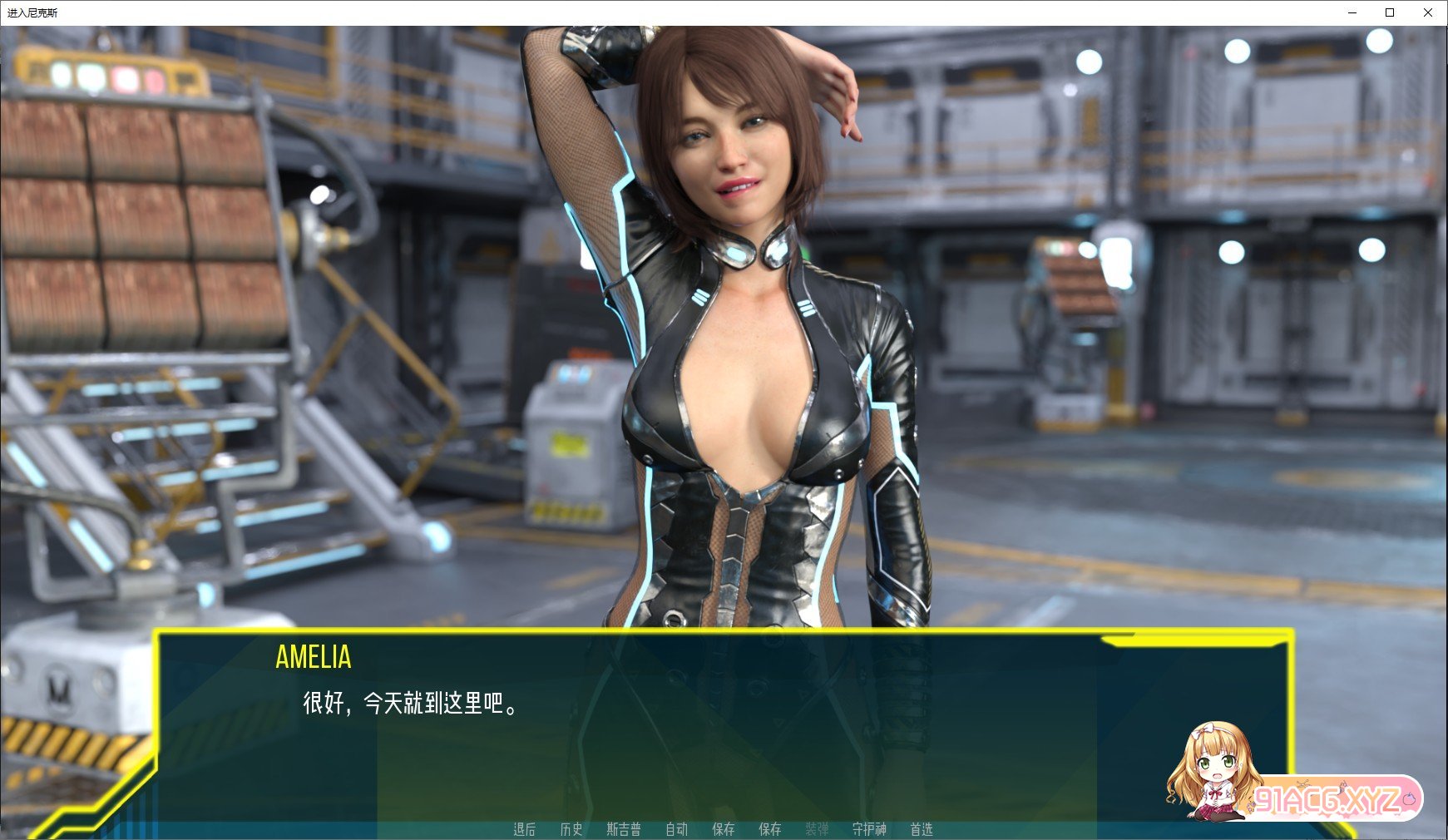Maximize the game window

(x=1389, y=12)
